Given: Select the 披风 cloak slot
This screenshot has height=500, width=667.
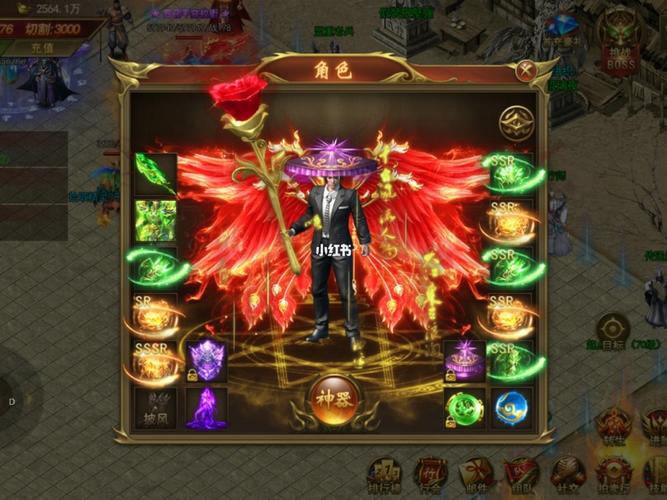Looking at the screenshot, I should coord(156,408).
